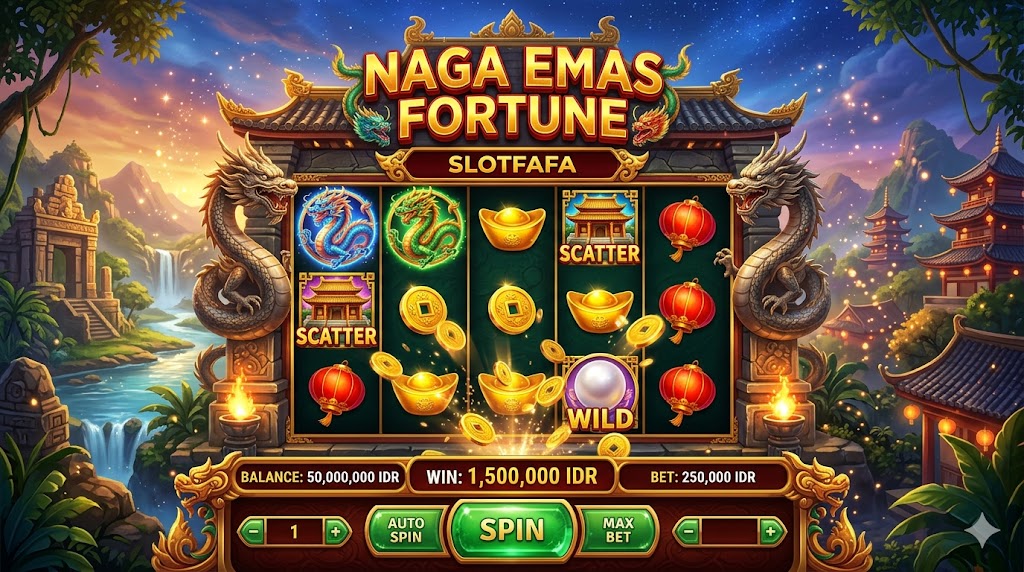Hit the big green SPIN button
1024x572 pixels.
tap(512, 529)
